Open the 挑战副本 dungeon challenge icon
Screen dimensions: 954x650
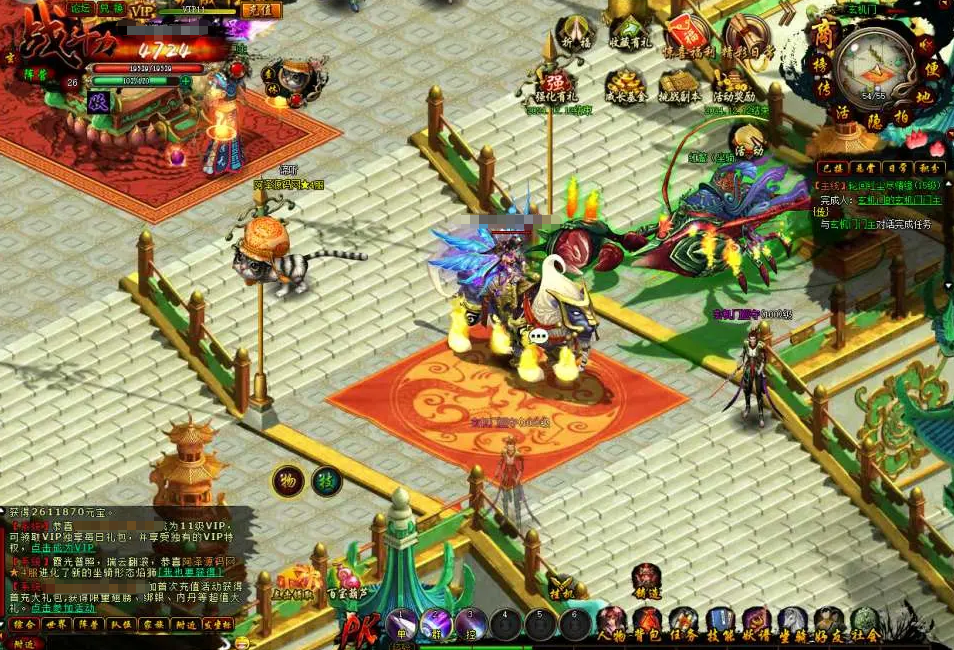678,85
